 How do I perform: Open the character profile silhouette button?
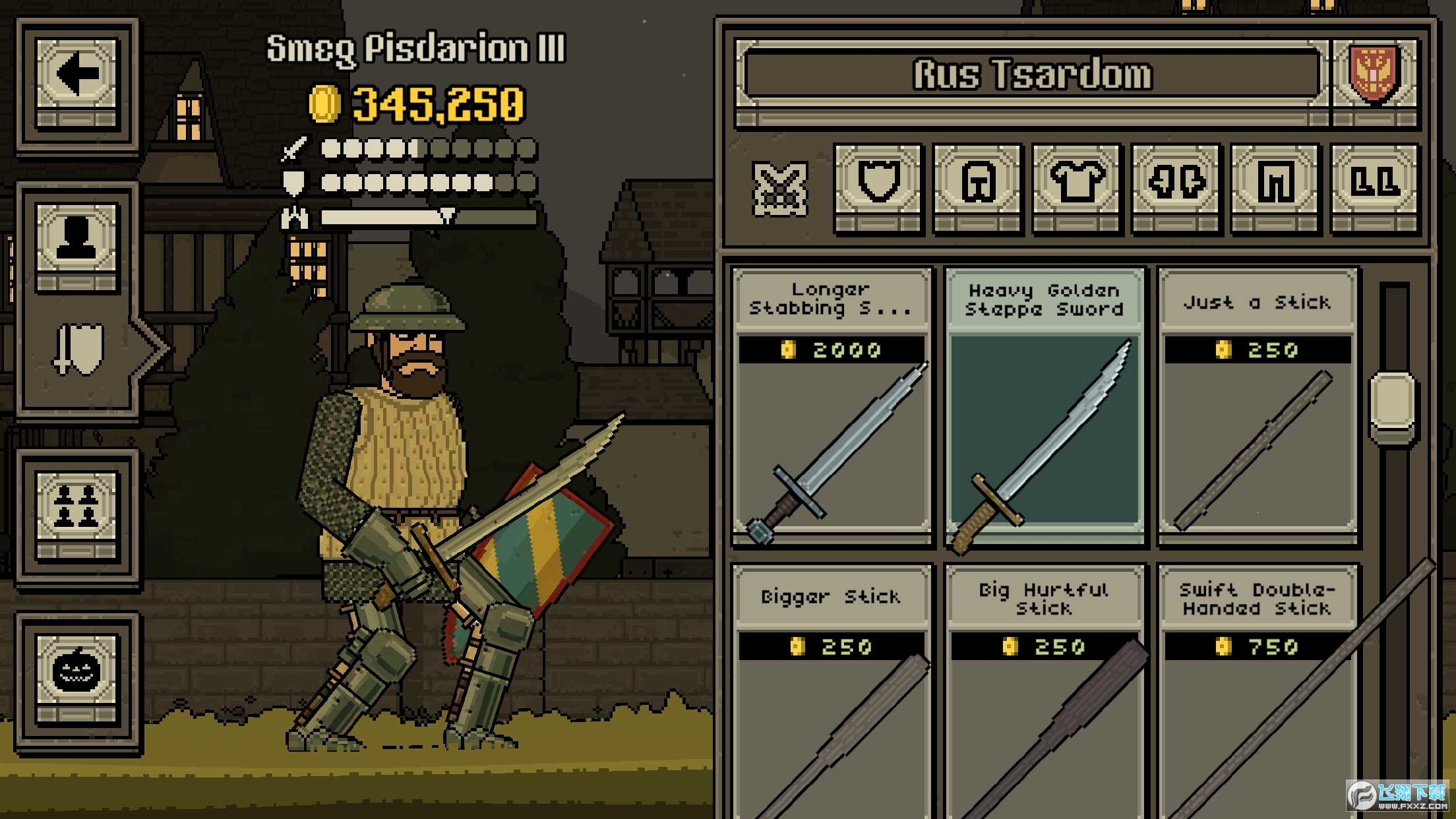pos(77,240)
